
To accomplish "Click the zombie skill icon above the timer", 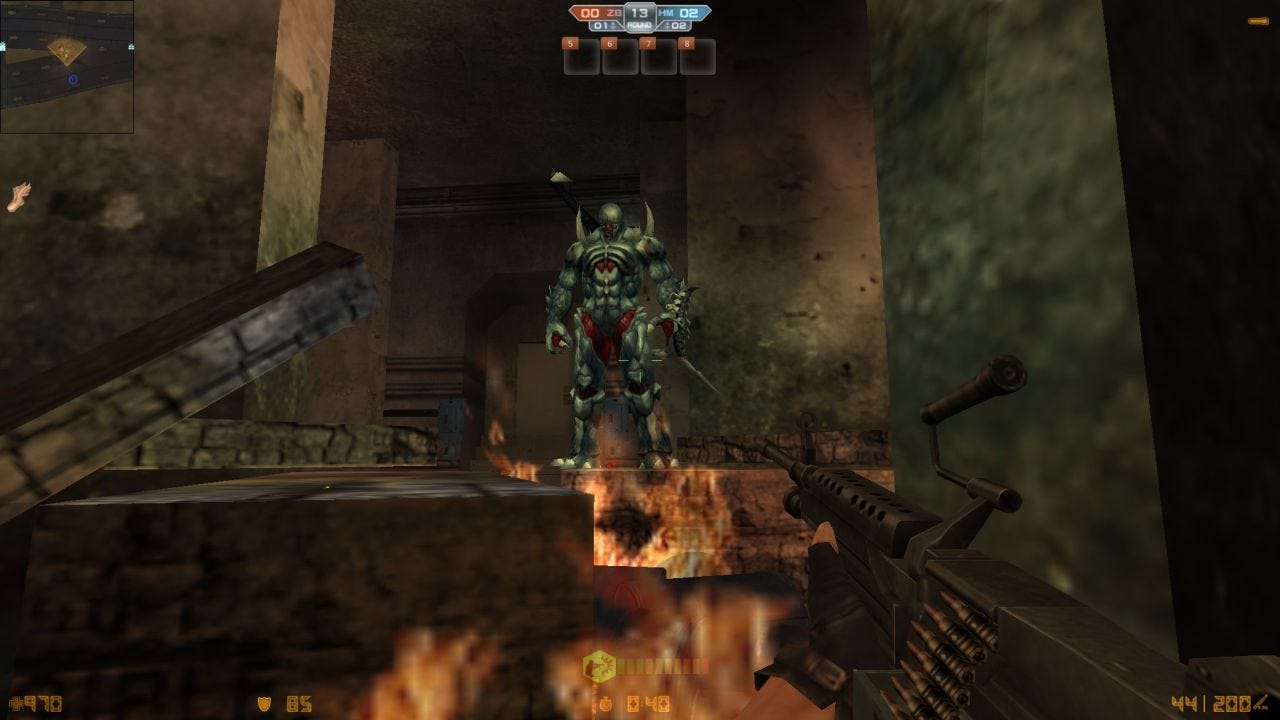I will [599, 666].
